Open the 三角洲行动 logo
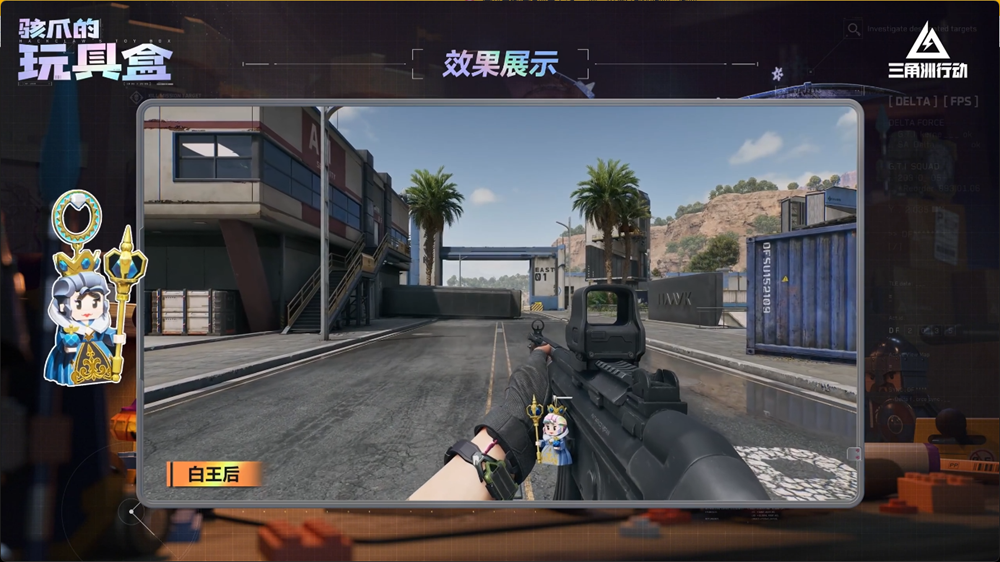Viewport: 1000px width, 562px height. click(x=927, y=52)
